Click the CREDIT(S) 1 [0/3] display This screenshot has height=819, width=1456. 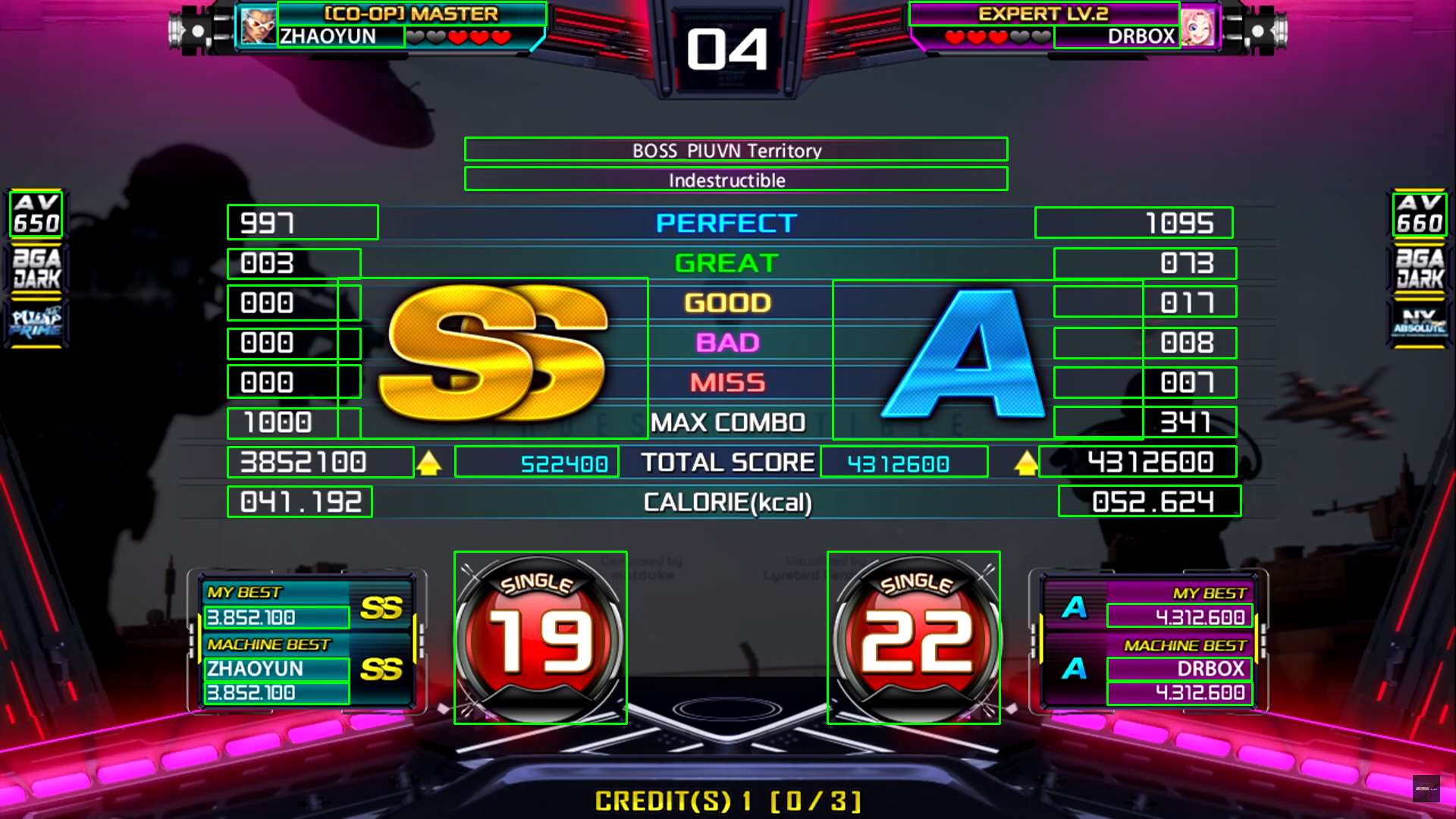pyautogui.click(x=727, y=799)
